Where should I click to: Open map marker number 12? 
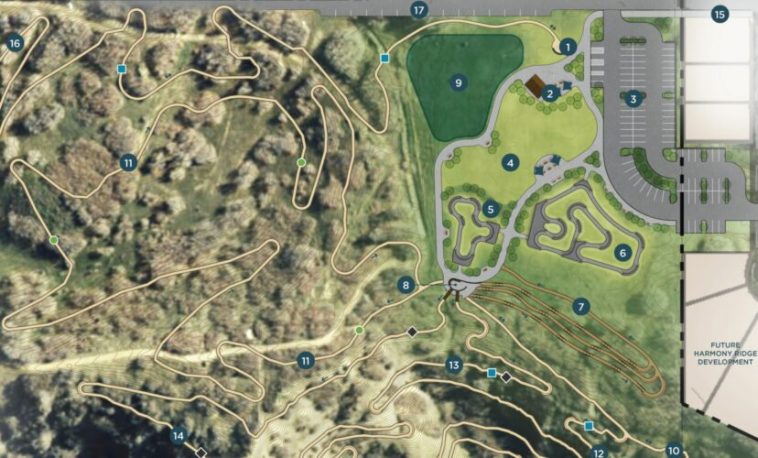click(599, 452)
